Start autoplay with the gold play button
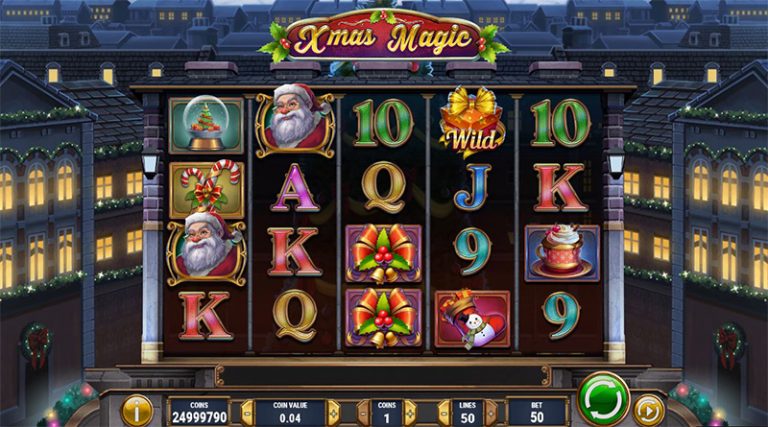 point(649,409)
